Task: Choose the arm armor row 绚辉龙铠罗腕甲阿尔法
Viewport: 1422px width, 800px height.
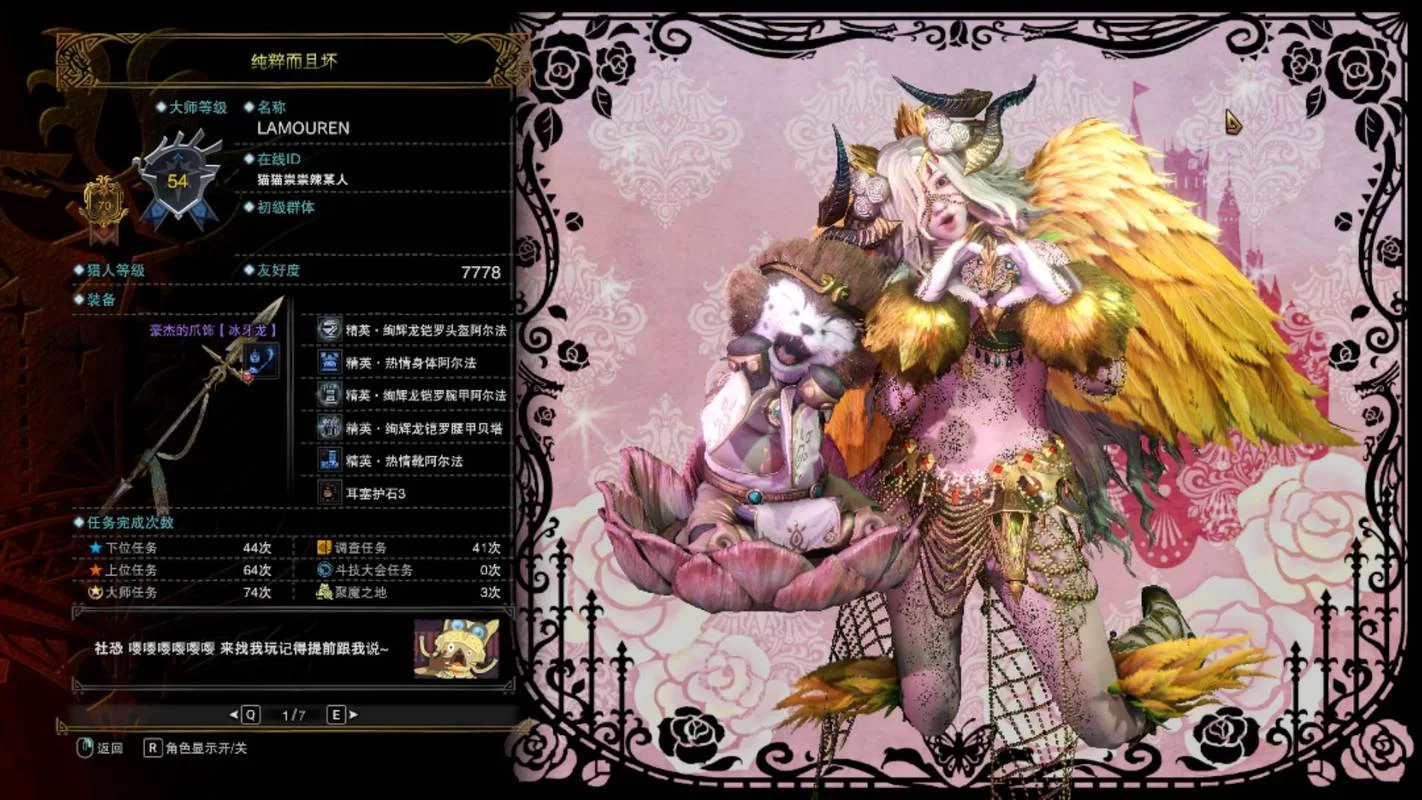Action: [410, 395]
